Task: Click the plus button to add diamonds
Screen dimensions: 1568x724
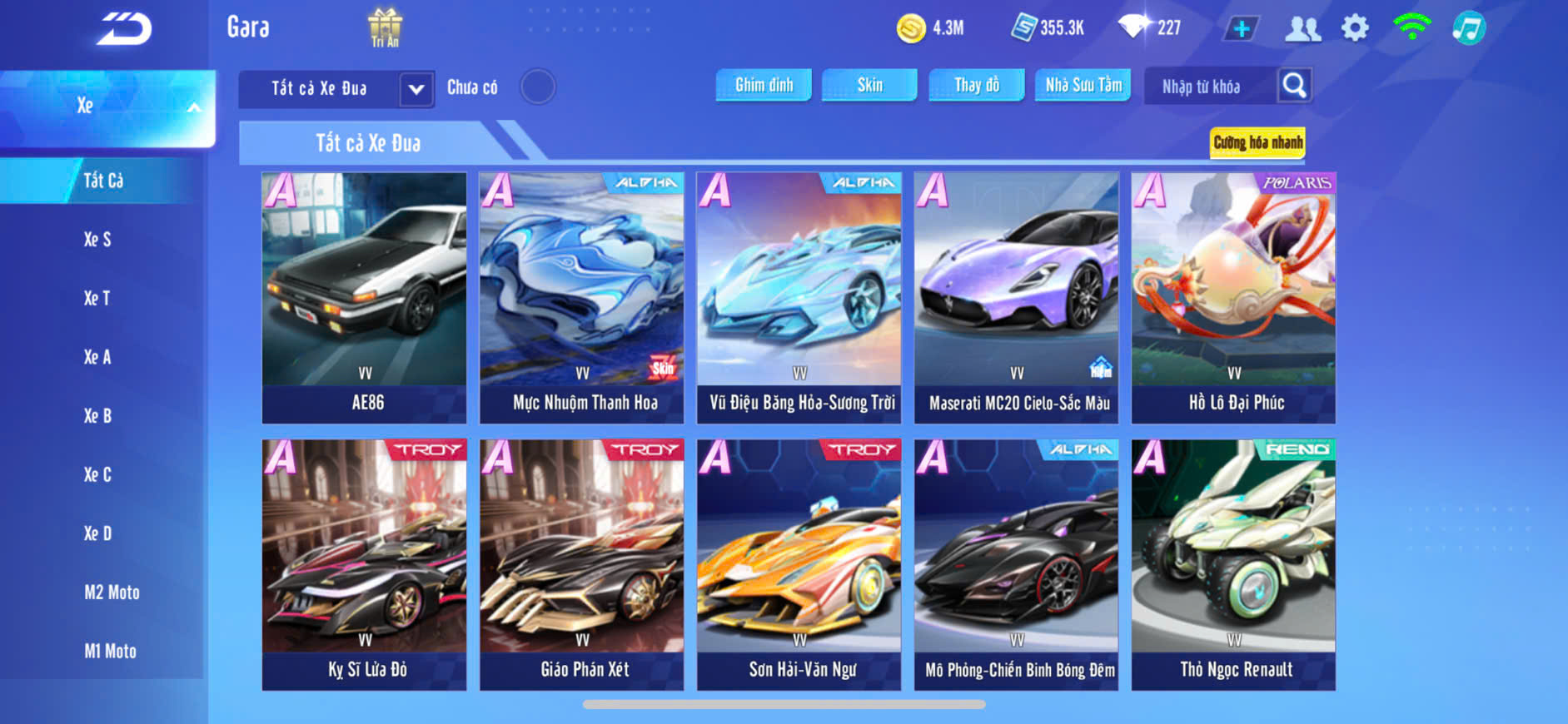Action: click(1241, 29)
